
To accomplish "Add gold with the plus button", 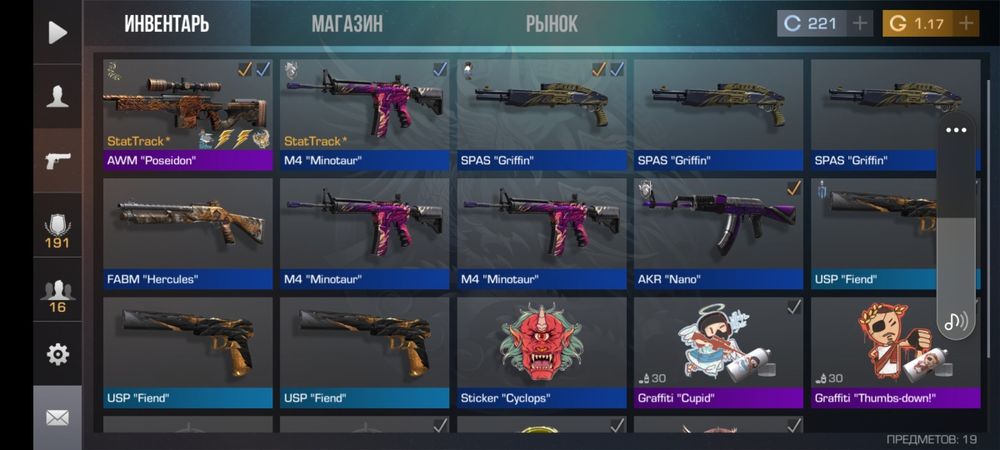I will 966,23.
